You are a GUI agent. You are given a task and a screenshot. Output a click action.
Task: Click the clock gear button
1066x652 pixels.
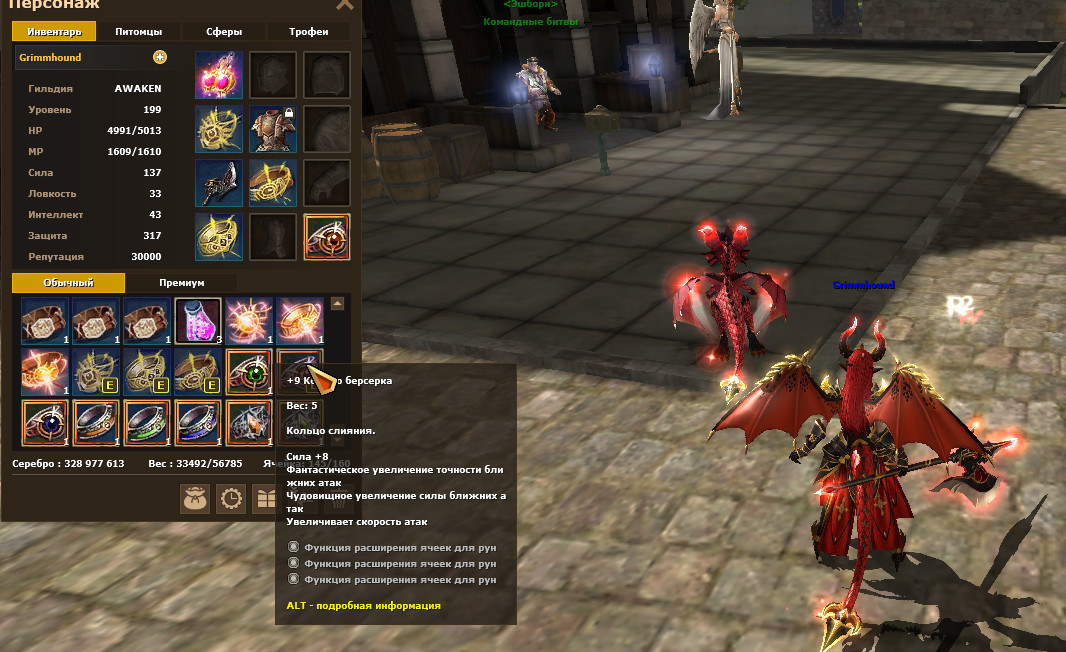point(230,498)
